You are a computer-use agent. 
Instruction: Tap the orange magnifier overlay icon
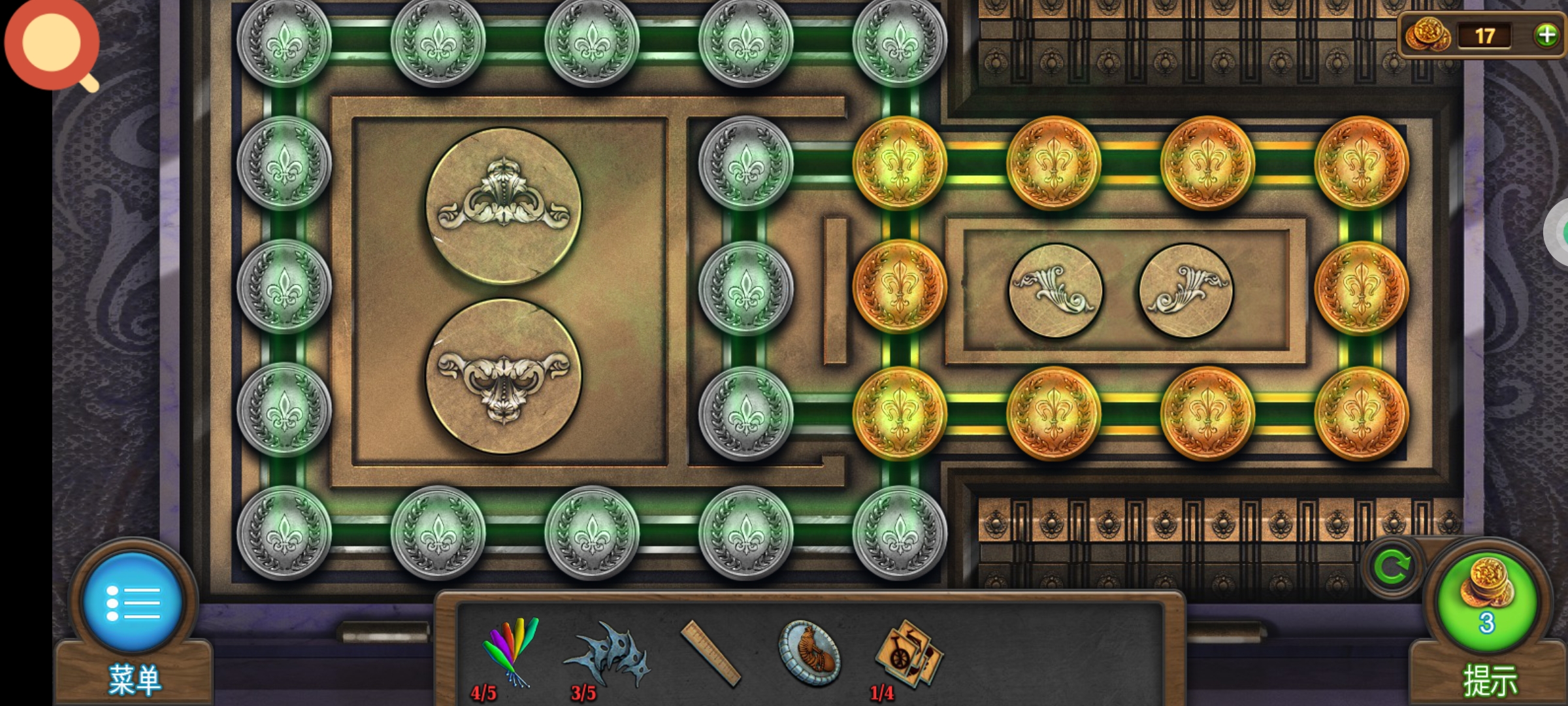coord(52,44)
